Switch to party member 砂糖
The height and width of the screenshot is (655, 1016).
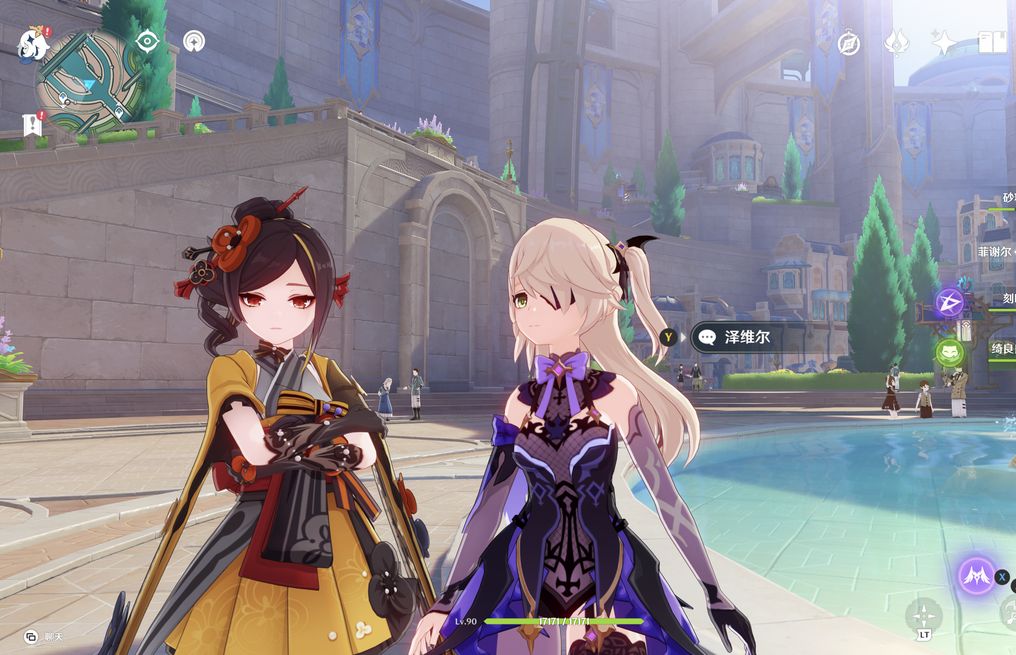1006,198
